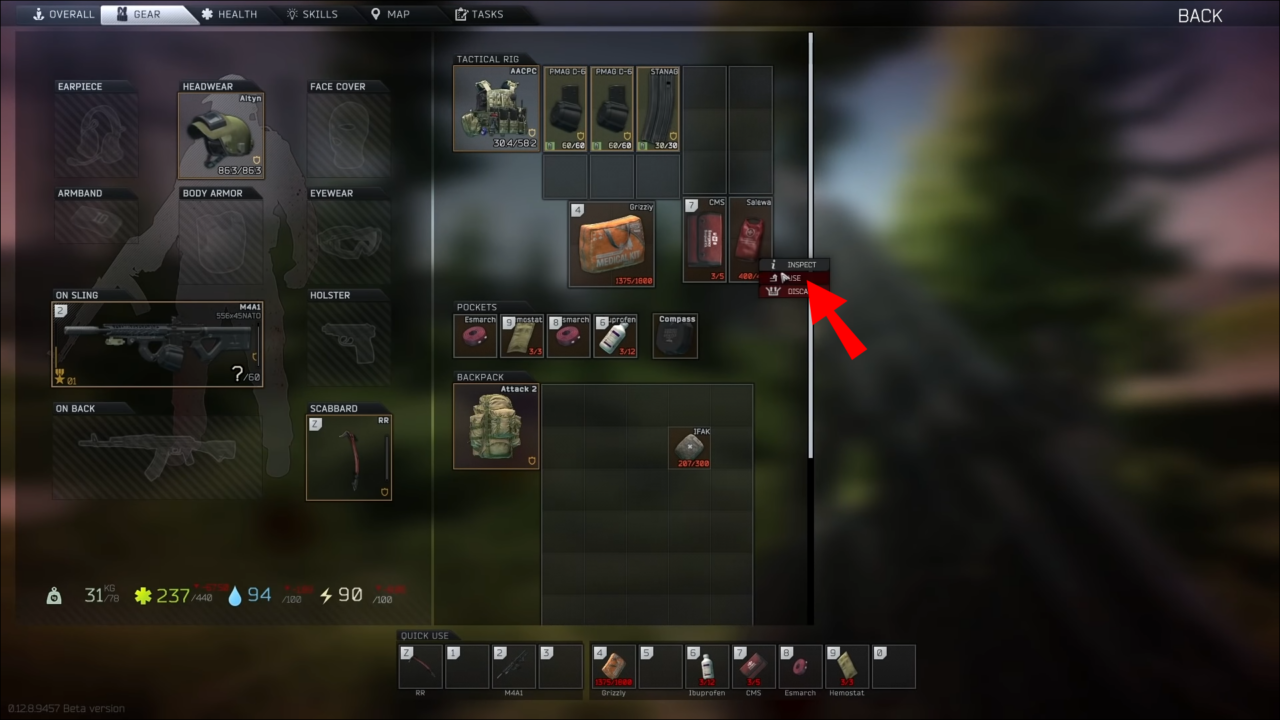
Task: Select the IFAK inside the backpack
Action: click(x=688, y=448)
